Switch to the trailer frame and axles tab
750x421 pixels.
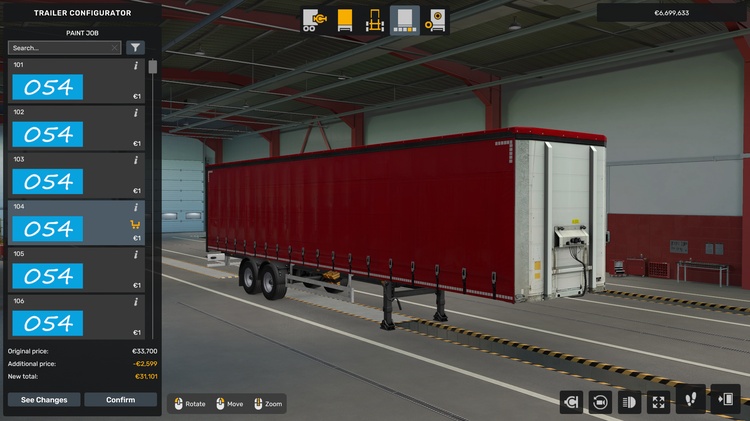click(x=375, y=20)
